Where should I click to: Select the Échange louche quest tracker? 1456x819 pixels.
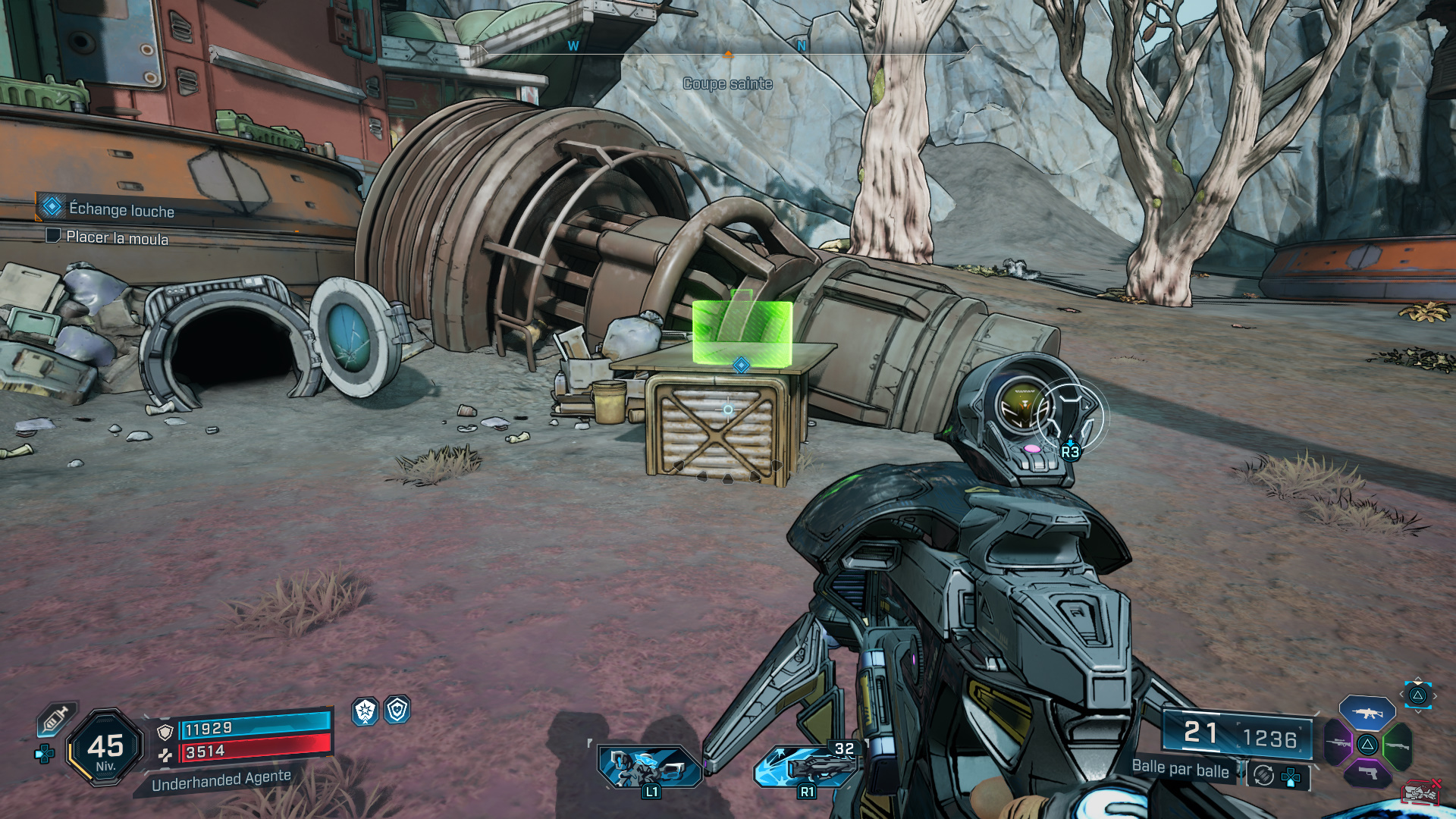[121, 209]
